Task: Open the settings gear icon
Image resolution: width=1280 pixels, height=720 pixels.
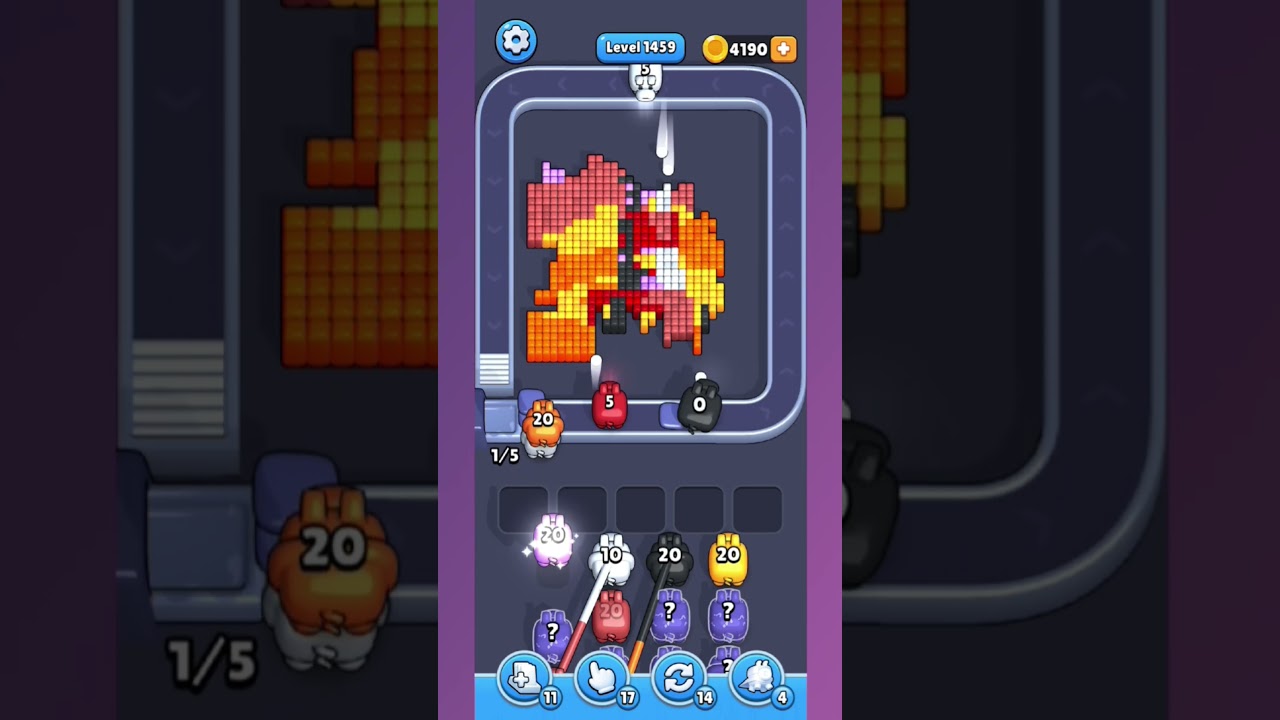Action: click(516, 40)
